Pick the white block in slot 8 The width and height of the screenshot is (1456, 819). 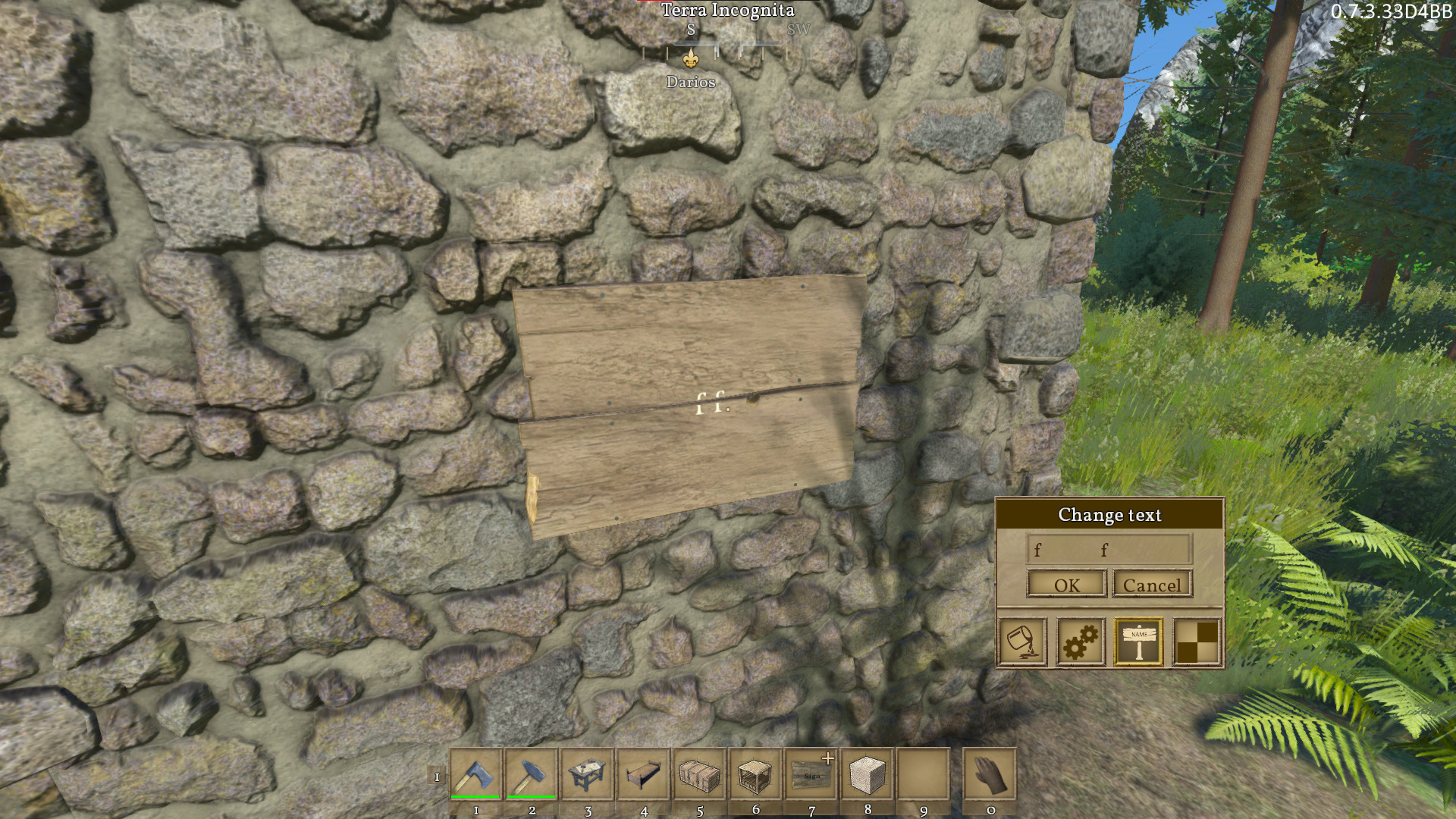(868, 775)
